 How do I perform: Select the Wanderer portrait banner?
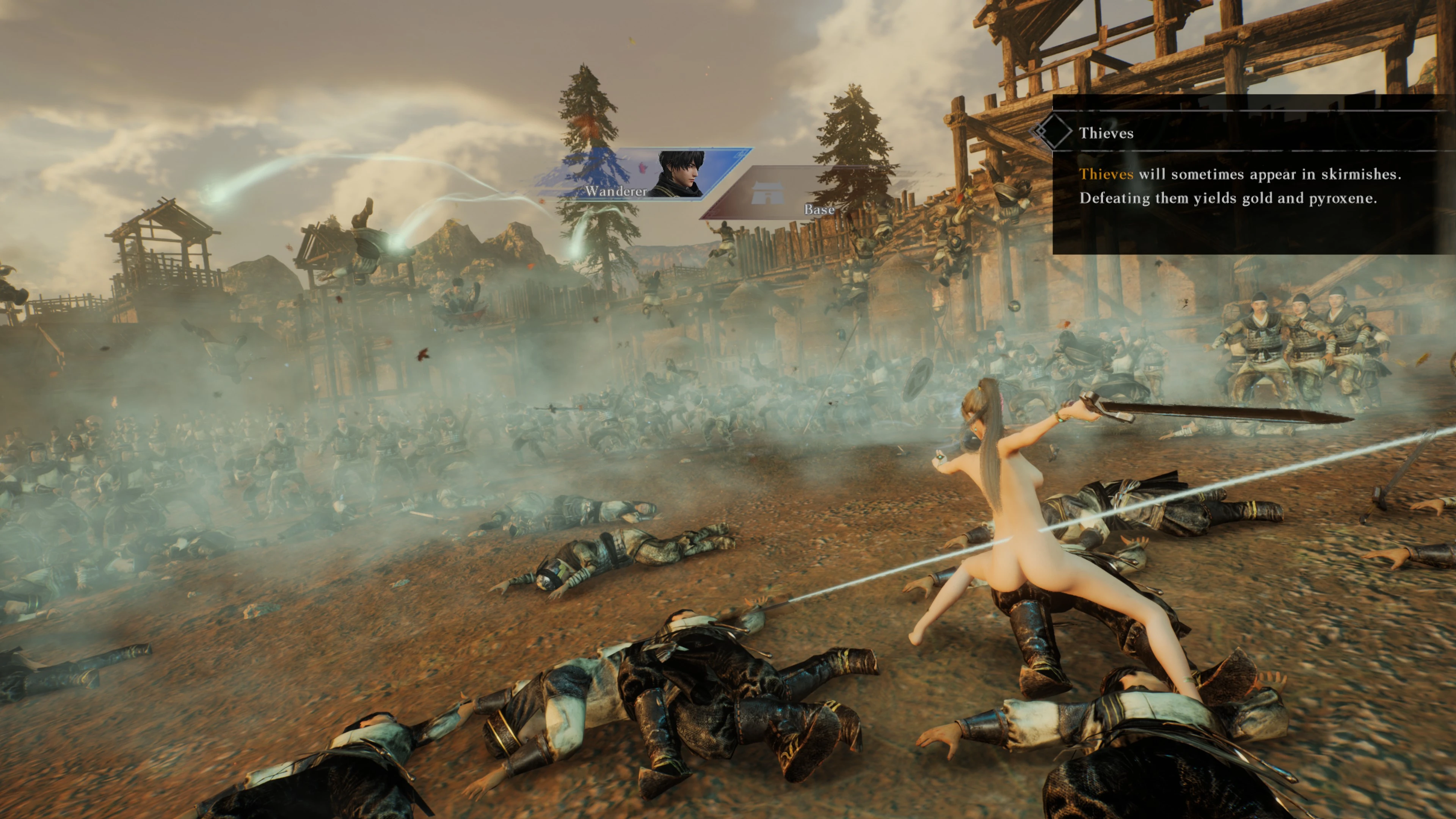[x=650, y=174]
